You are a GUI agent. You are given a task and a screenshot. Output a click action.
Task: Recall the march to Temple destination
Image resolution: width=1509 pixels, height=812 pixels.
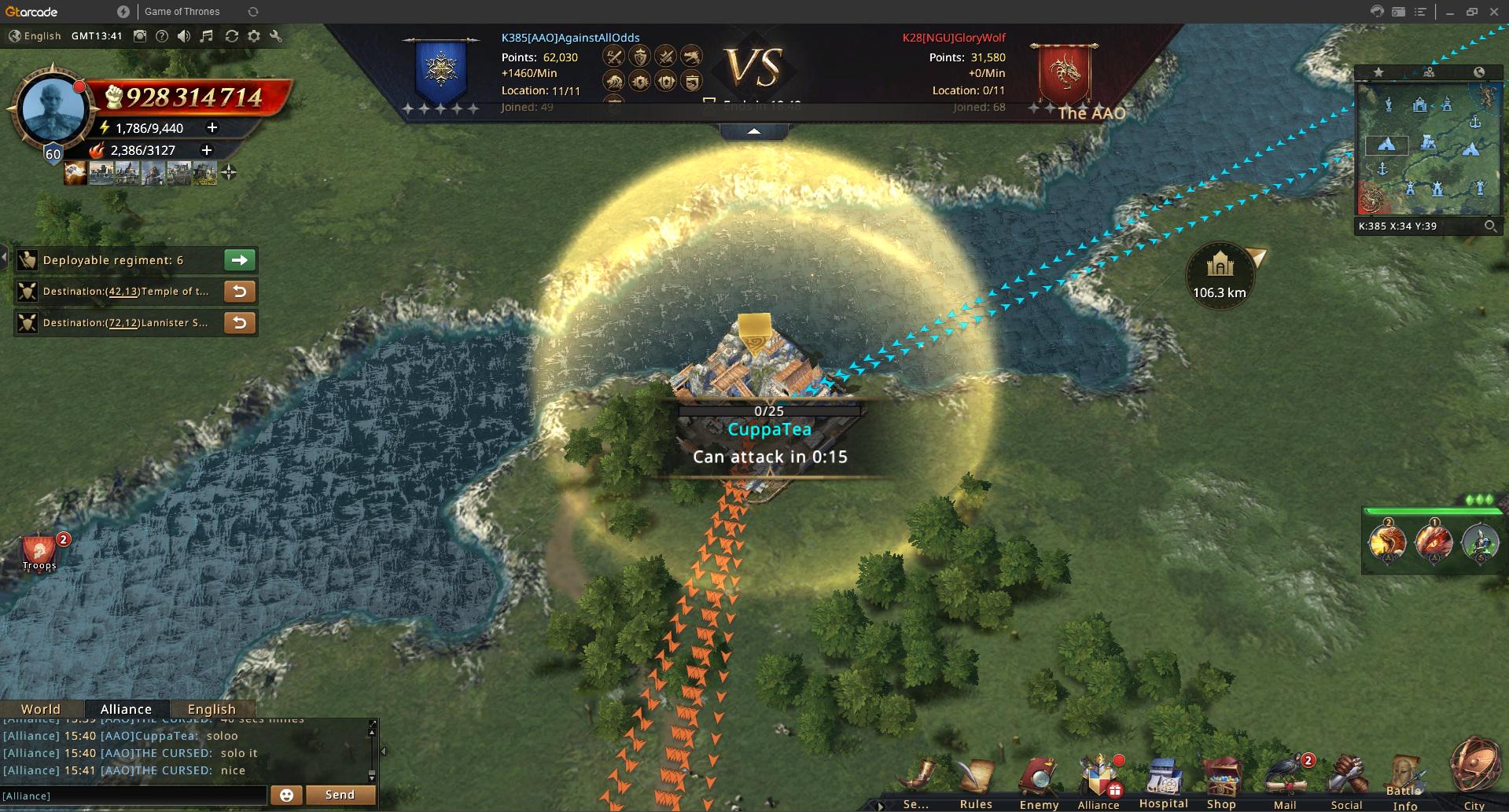pyautogui.click(x=240, y=292)
